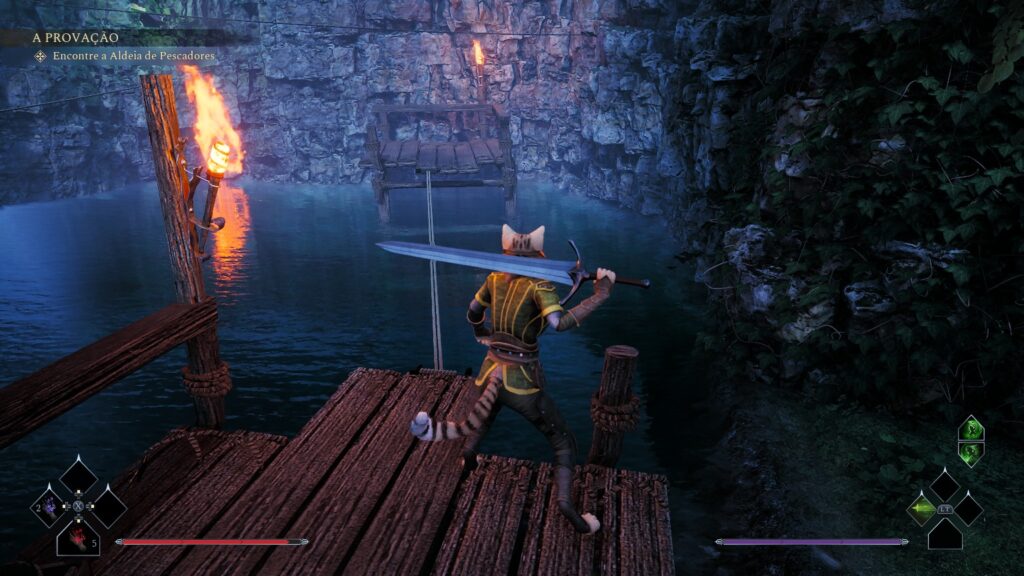
Task: Select the upper green buff icon
Action: coord(970,430)
